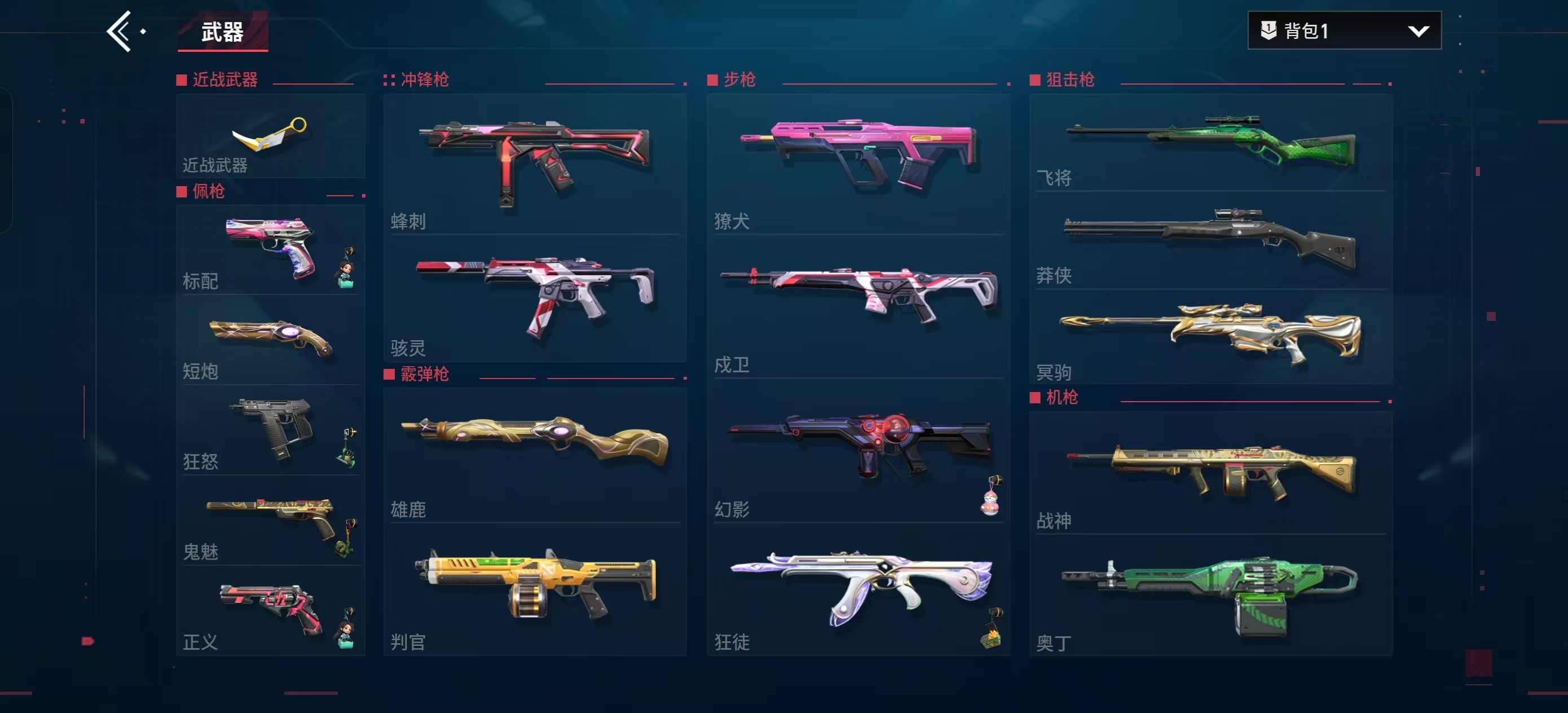Viewport: 1568px width, 713px height.
Task: Select the 幻影 rifle slot
Action: coord(858,455)
